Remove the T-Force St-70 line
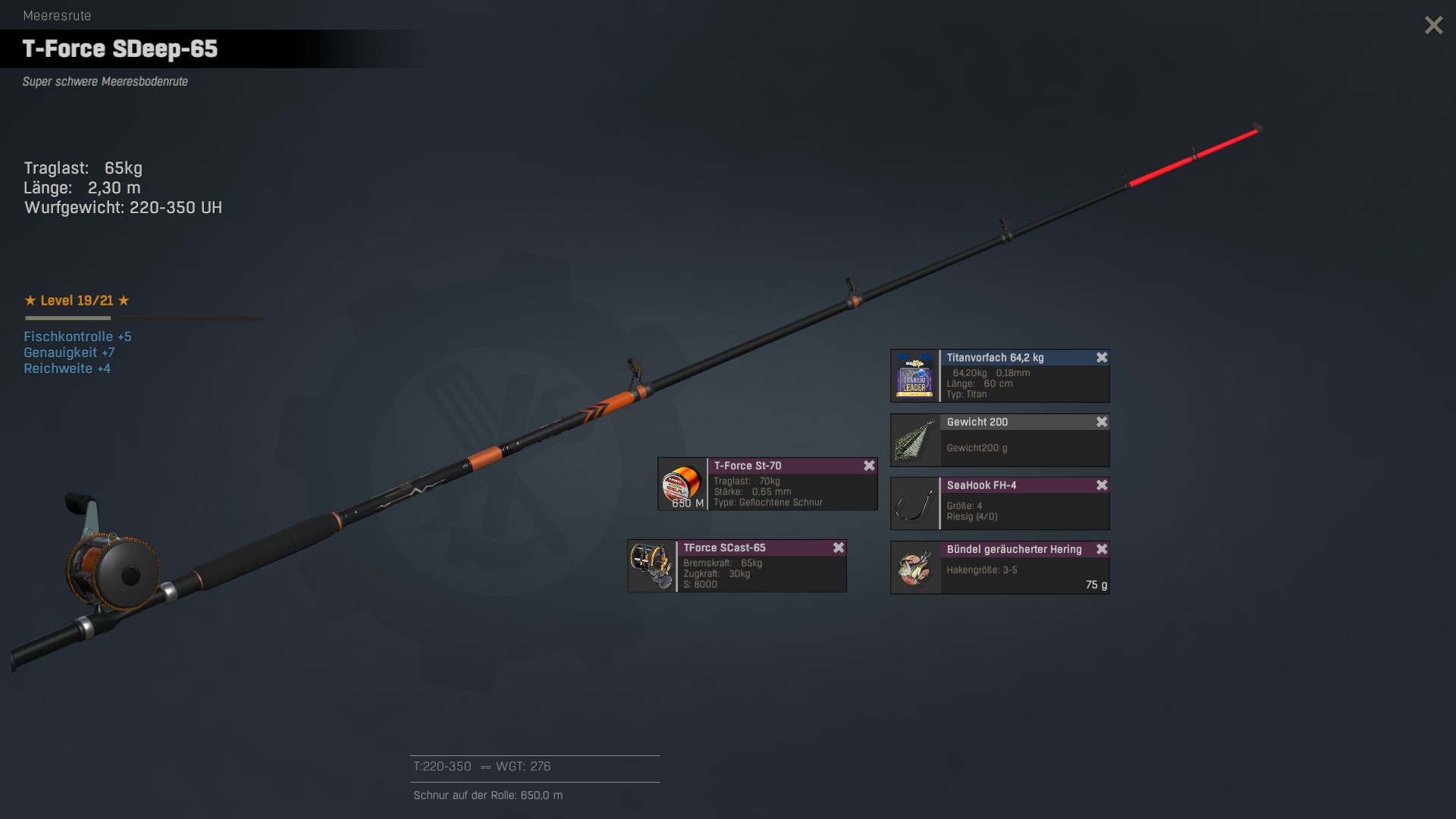 tap(869, 466)
